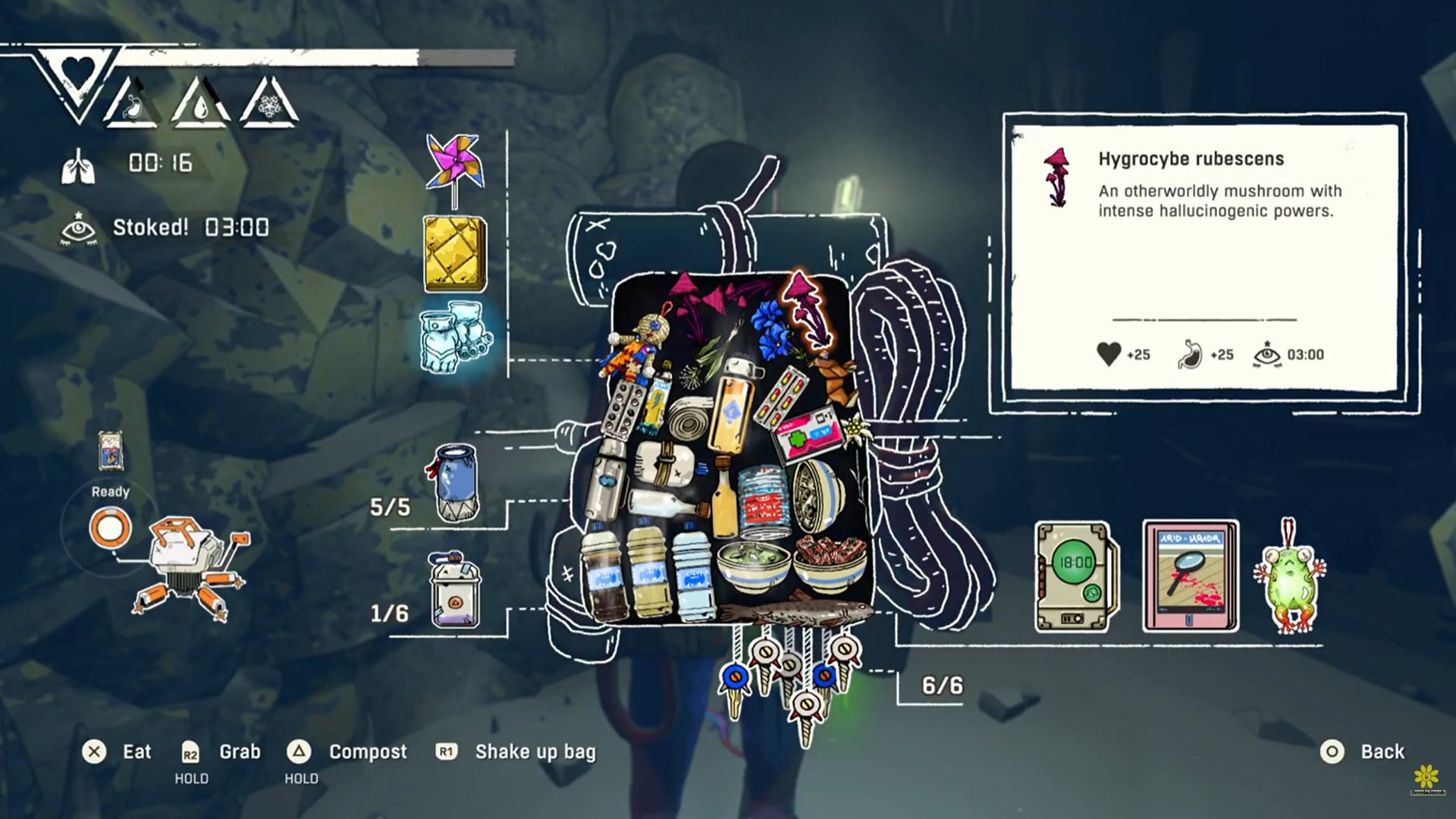Select the golden survival blanket item
Image resolution: width=1456 pixels, height=819 pixels.
click(453, 254)
